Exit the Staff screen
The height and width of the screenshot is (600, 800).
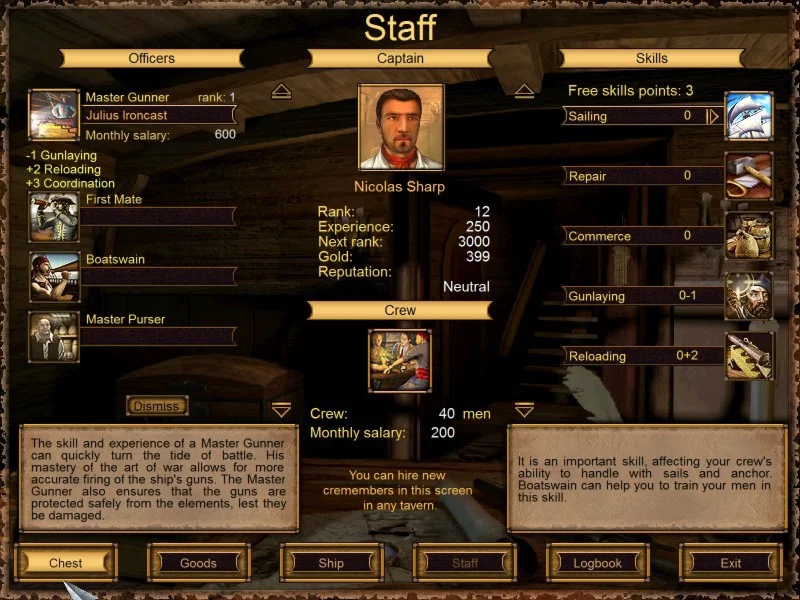(x=731, y=563)
